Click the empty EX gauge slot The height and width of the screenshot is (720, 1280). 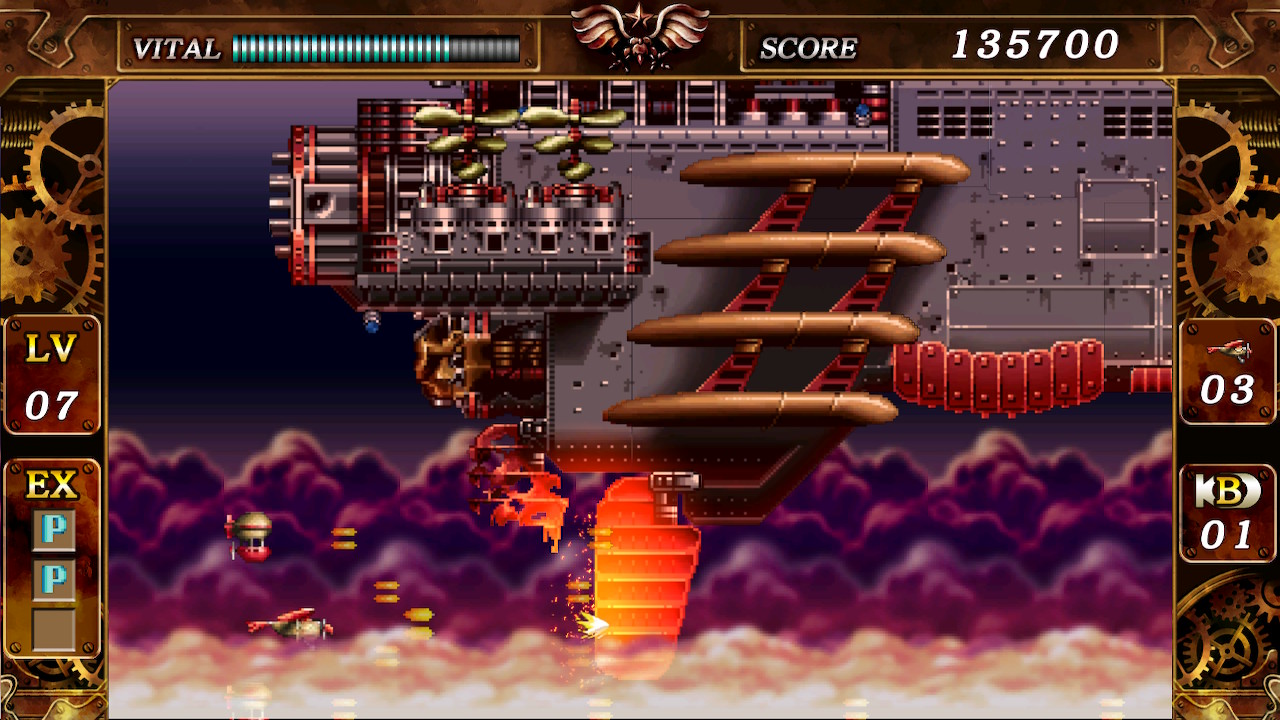click(53, 629)
